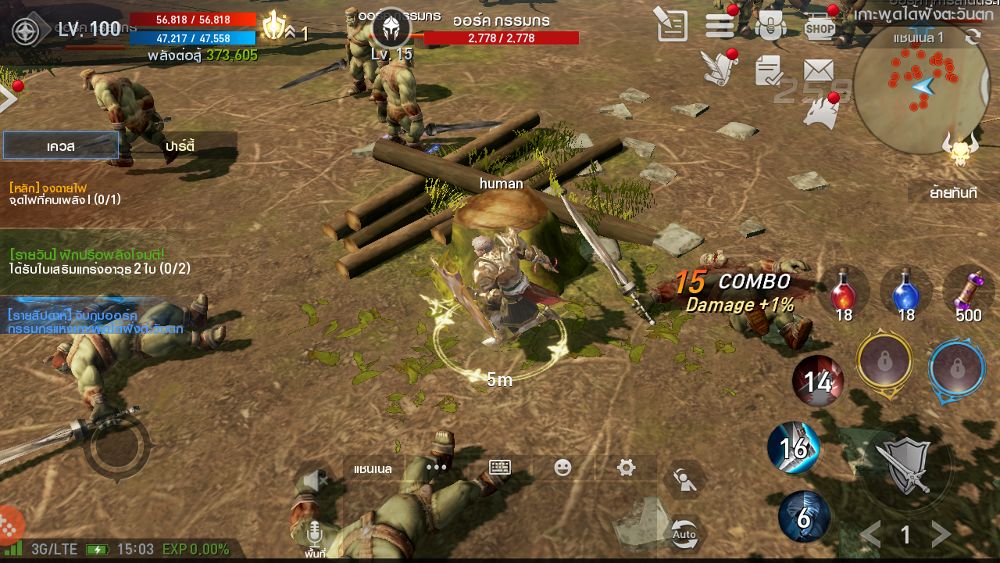Screen dimensions: 1000x563
Task: Tap the sword and shield attack button
Action: [904, 464]
